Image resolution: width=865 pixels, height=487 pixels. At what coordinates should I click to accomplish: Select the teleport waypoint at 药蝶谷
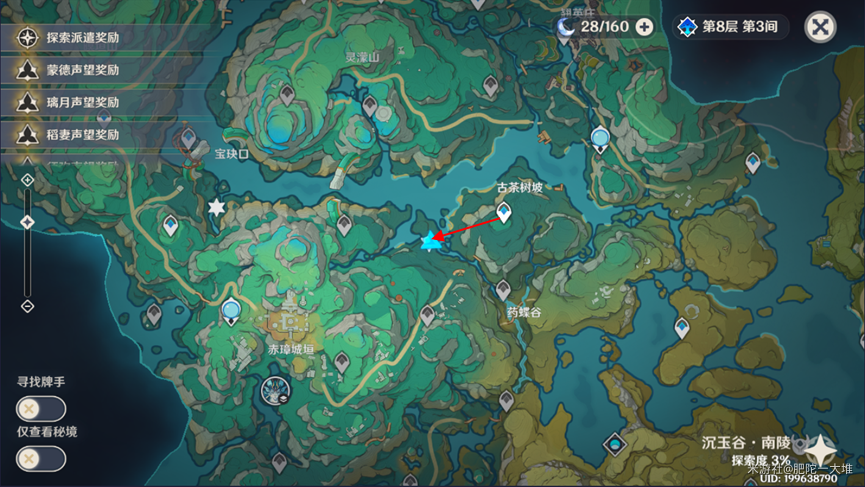click(503, 290)
